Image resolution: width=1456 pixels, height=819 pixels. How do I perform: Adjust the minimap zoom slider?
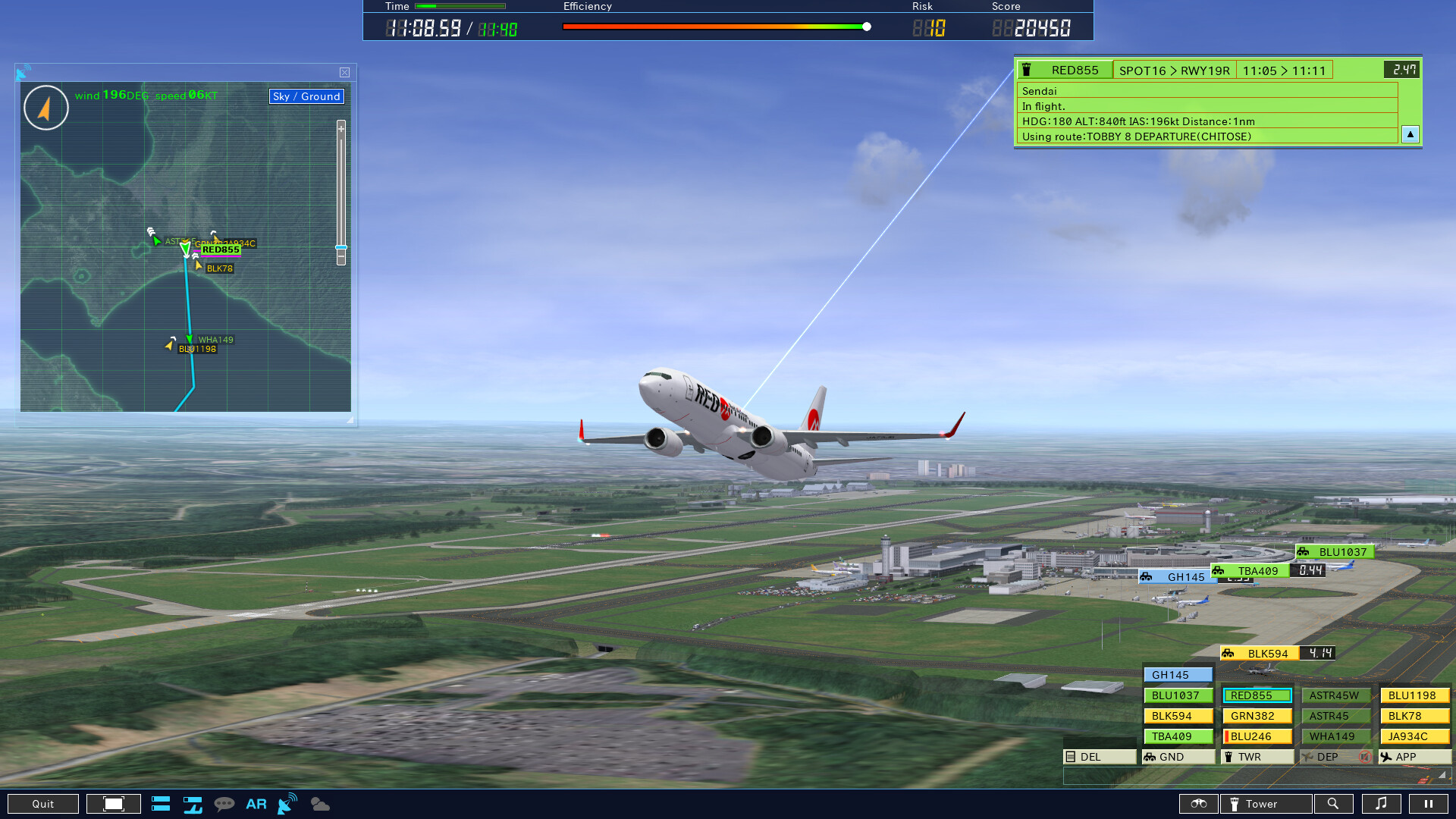340,248
